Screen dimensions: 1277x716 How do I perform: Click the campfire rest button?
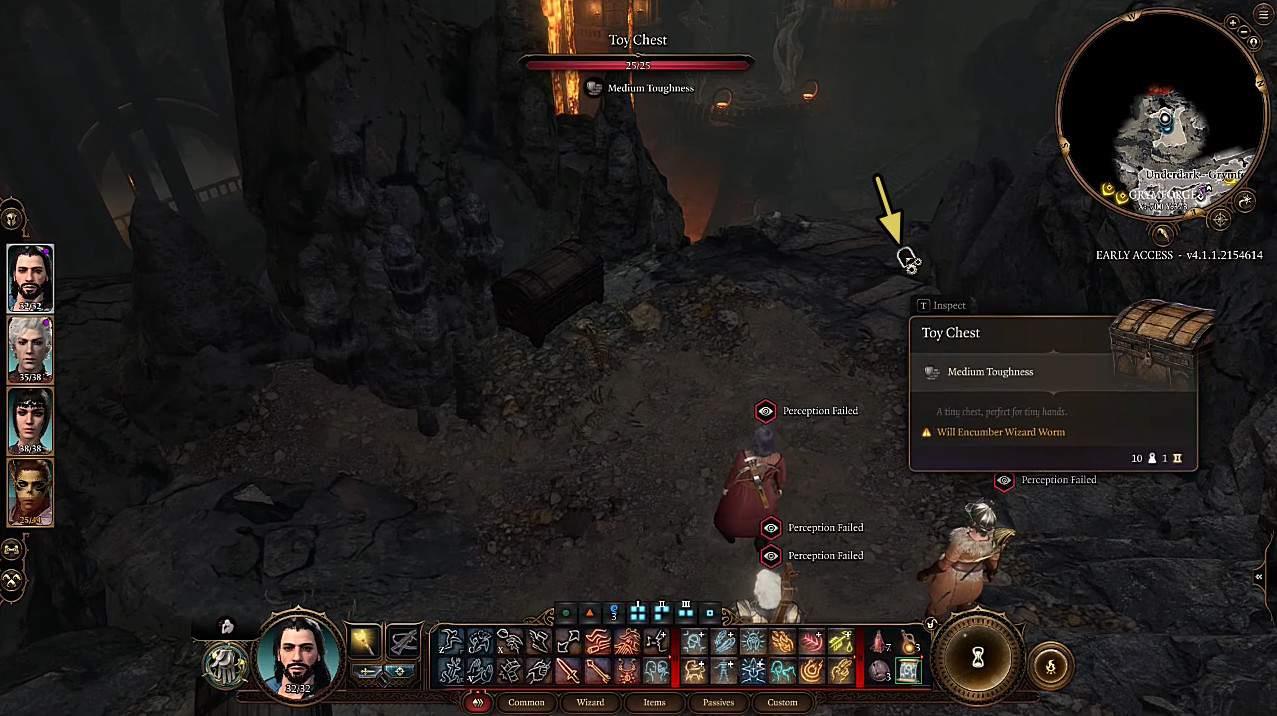tap(1050, 666)
